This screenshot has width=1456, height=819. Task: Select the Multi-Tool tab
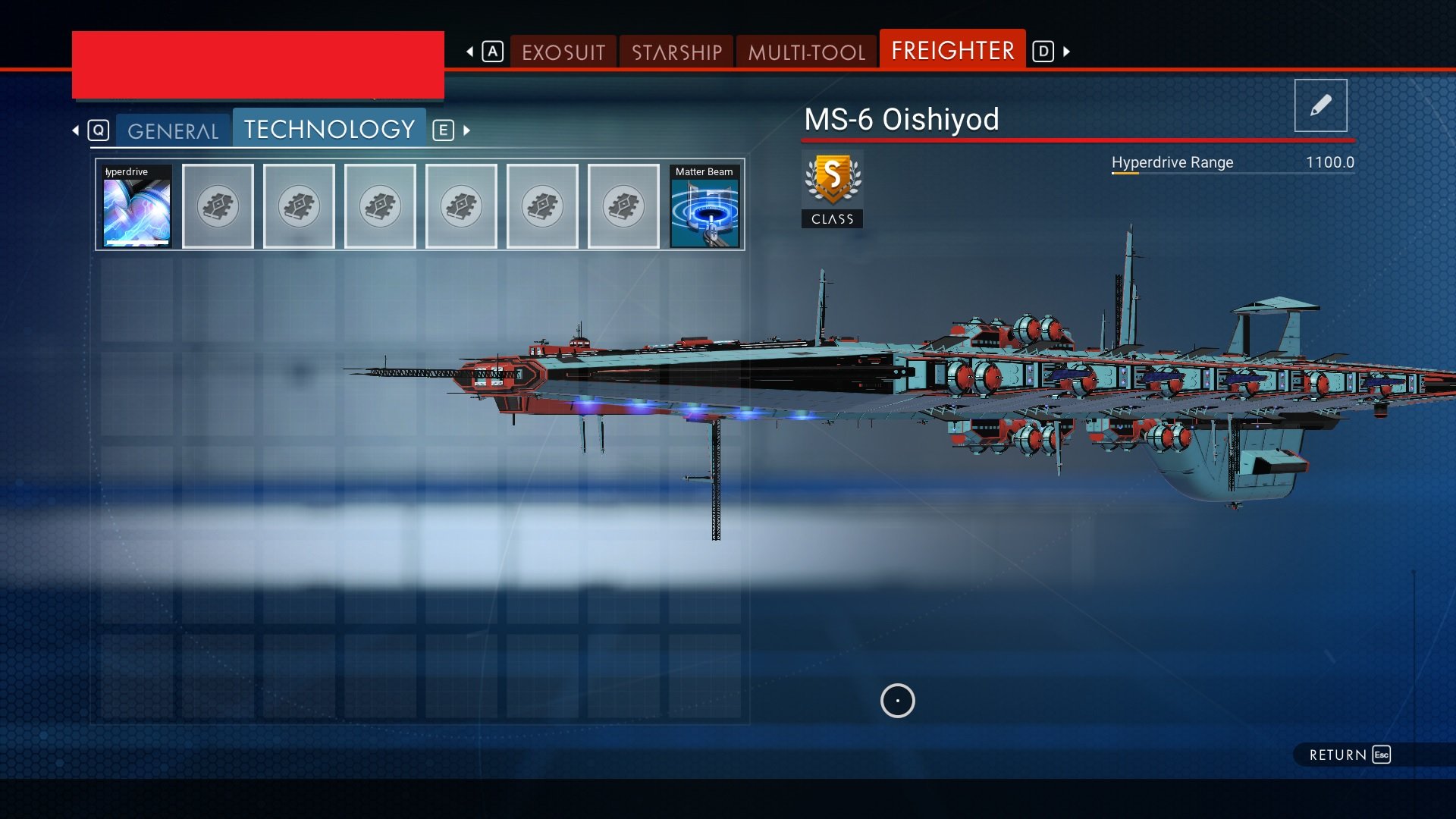(x=806, y=52)
